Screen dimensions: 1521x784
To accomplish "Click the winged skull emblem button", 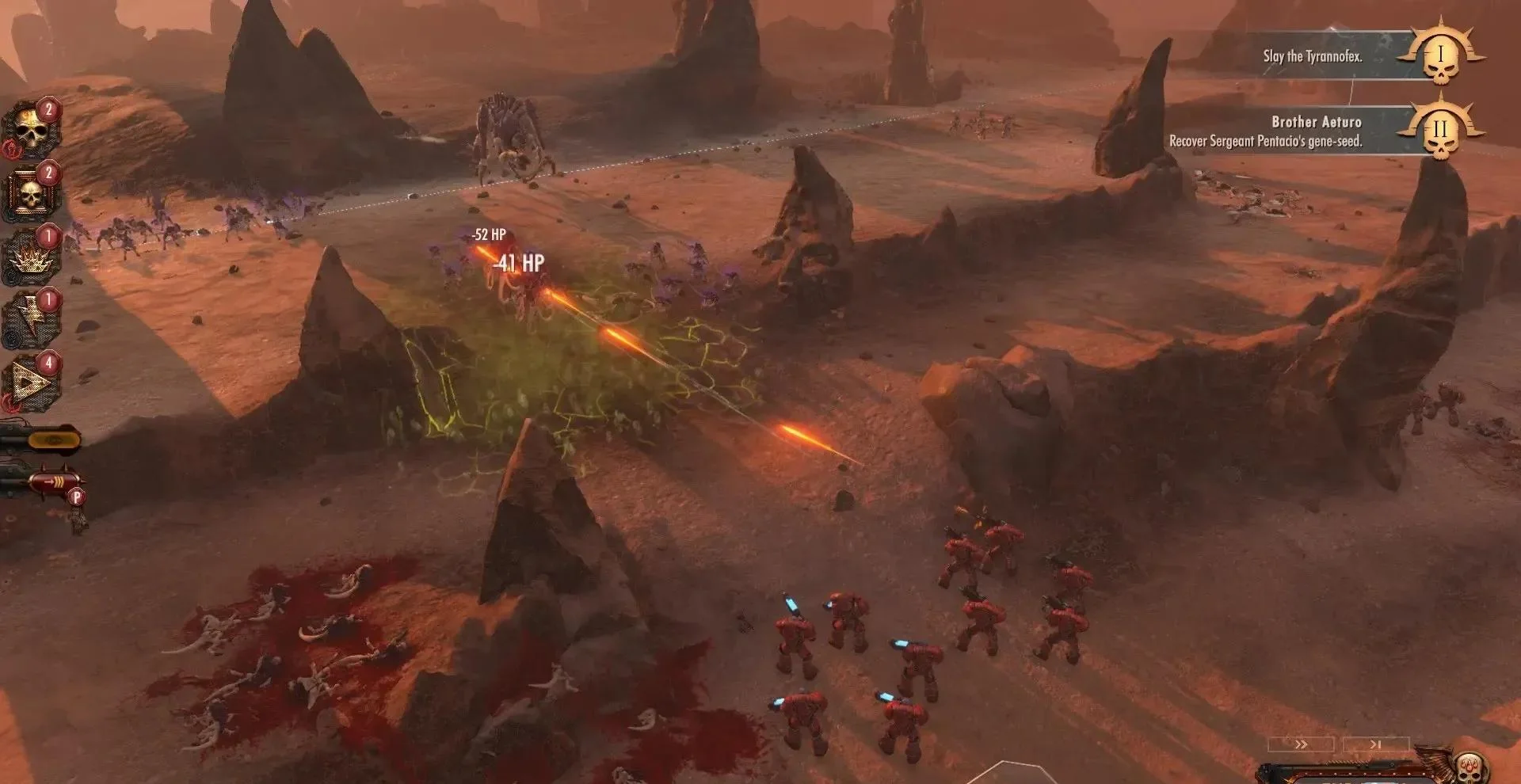I will (1470, 767).
